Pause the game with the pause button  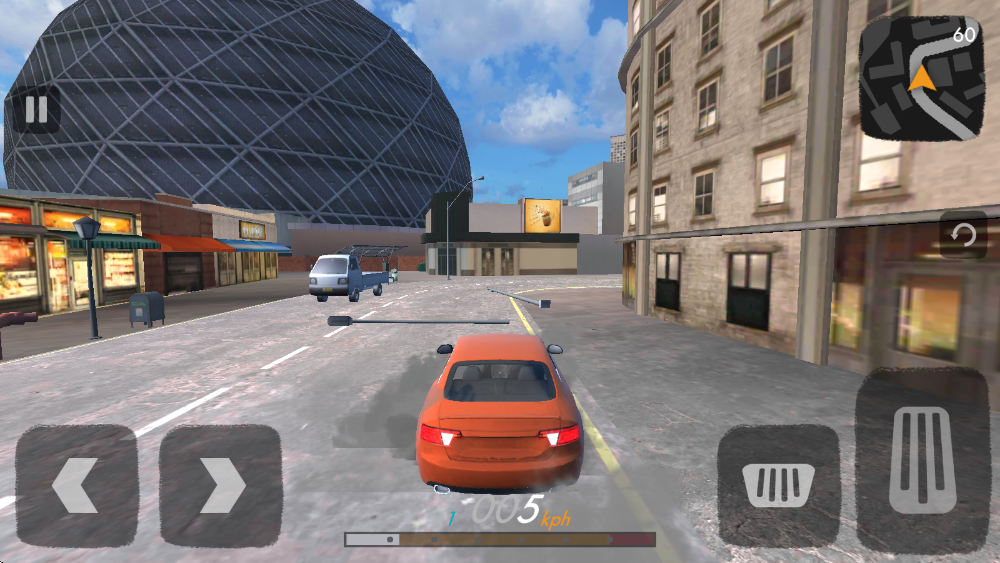click(x=36, y=110)
